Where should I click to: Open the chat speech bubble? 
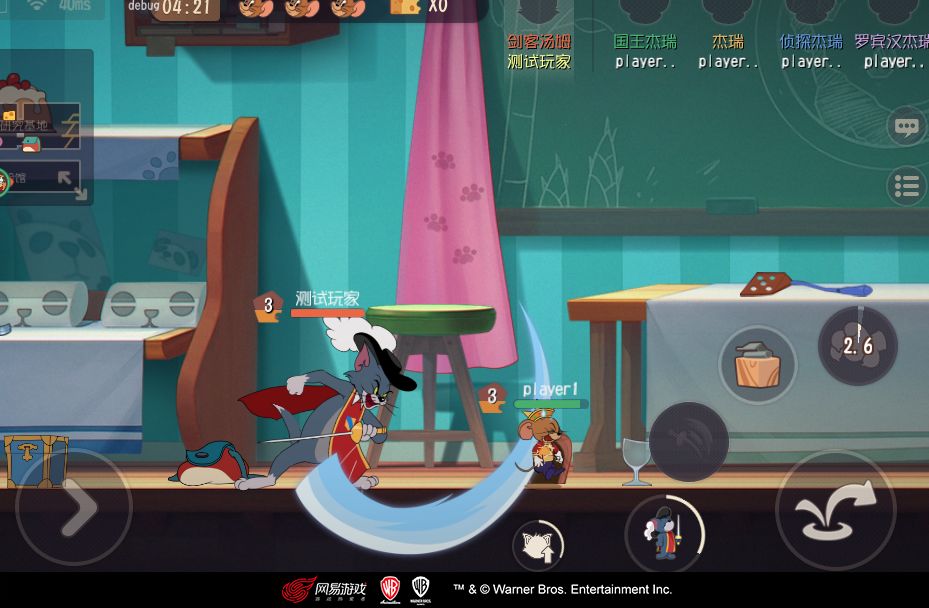click(906, 127)
